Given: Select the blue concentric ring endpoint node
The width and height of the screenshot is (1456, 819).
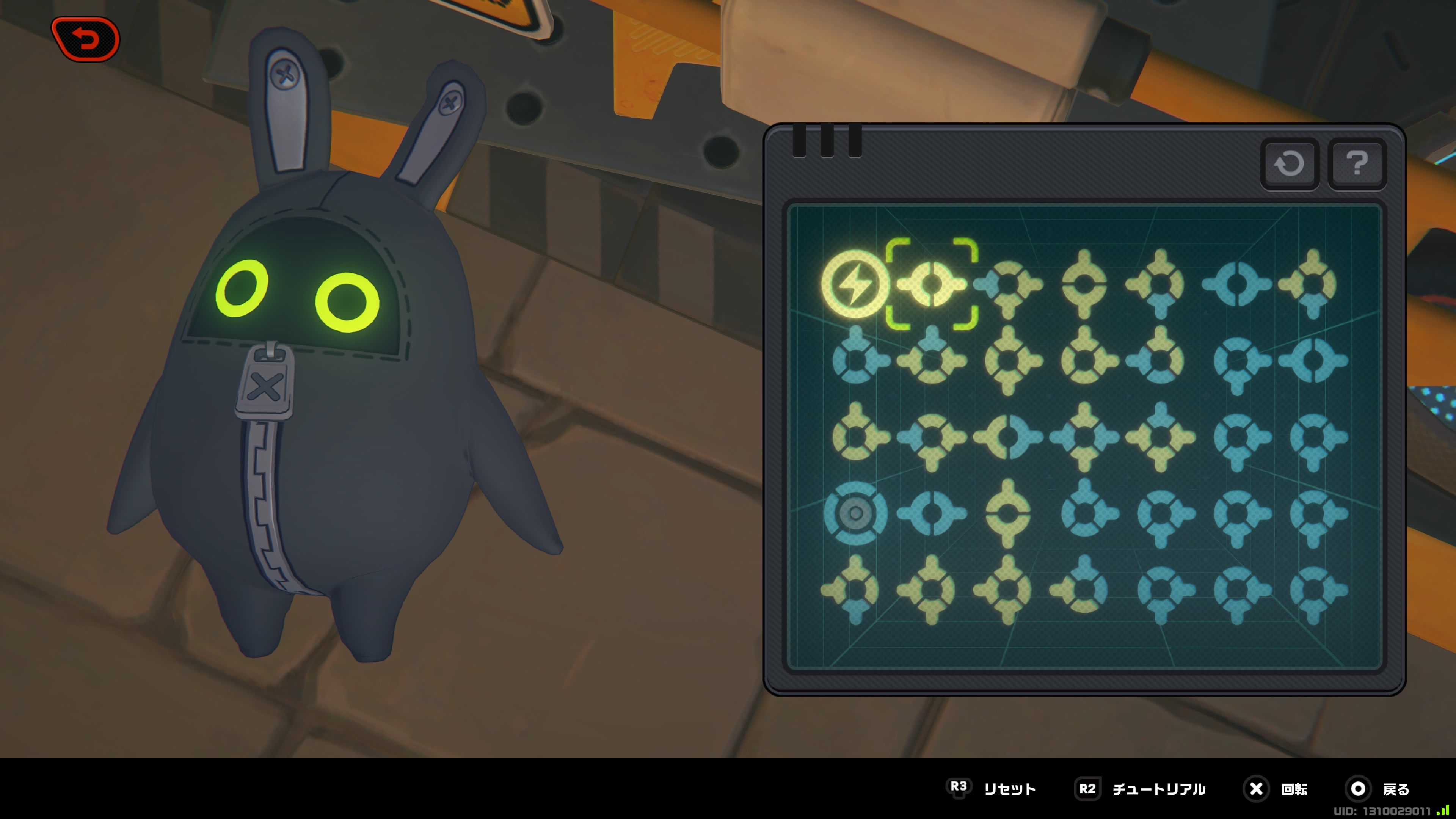Looking at the screenshot, I should point(855,513).
